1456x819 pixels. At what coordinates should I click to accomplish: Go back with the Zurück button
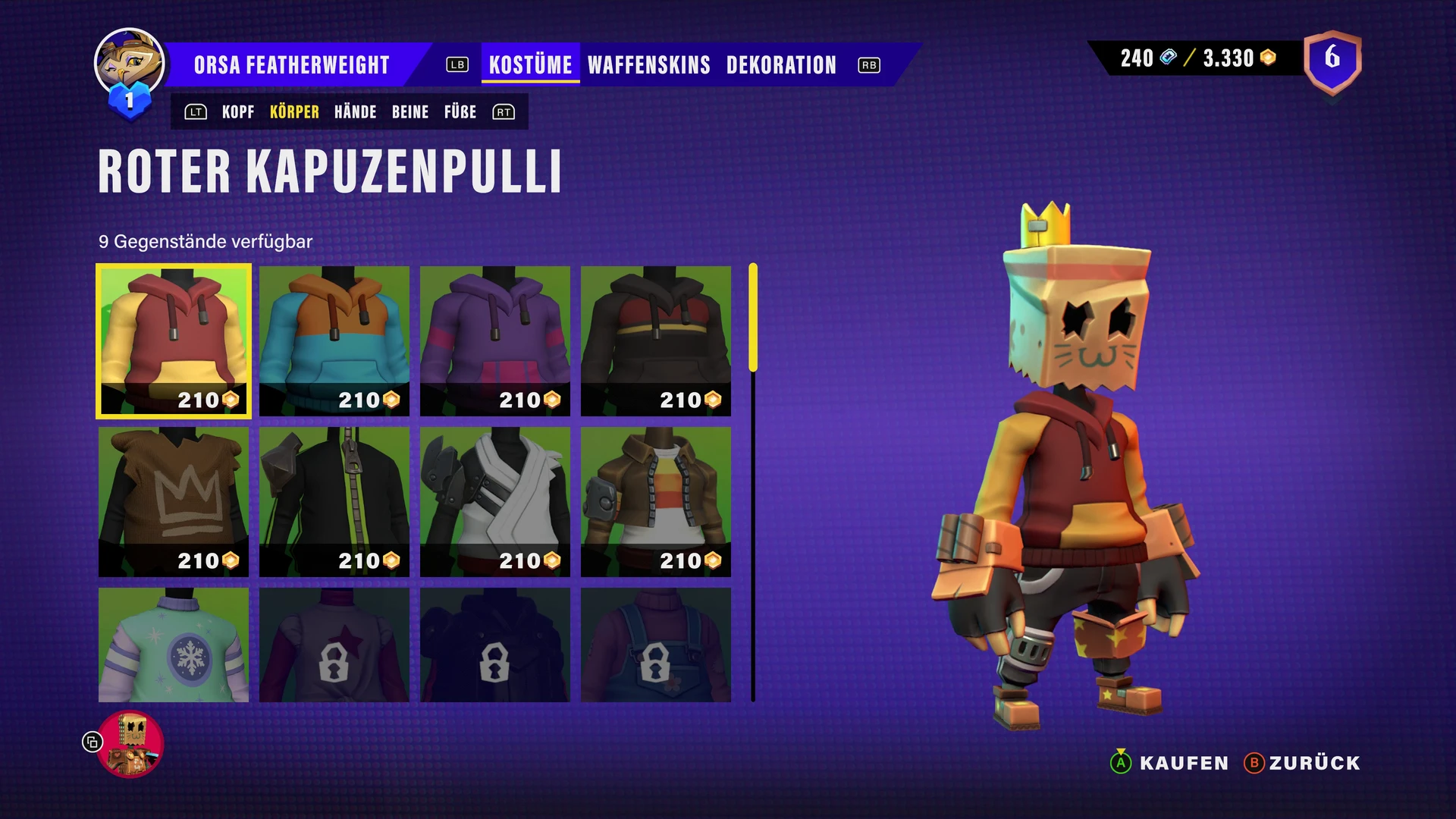click(x=1303, y=763)
